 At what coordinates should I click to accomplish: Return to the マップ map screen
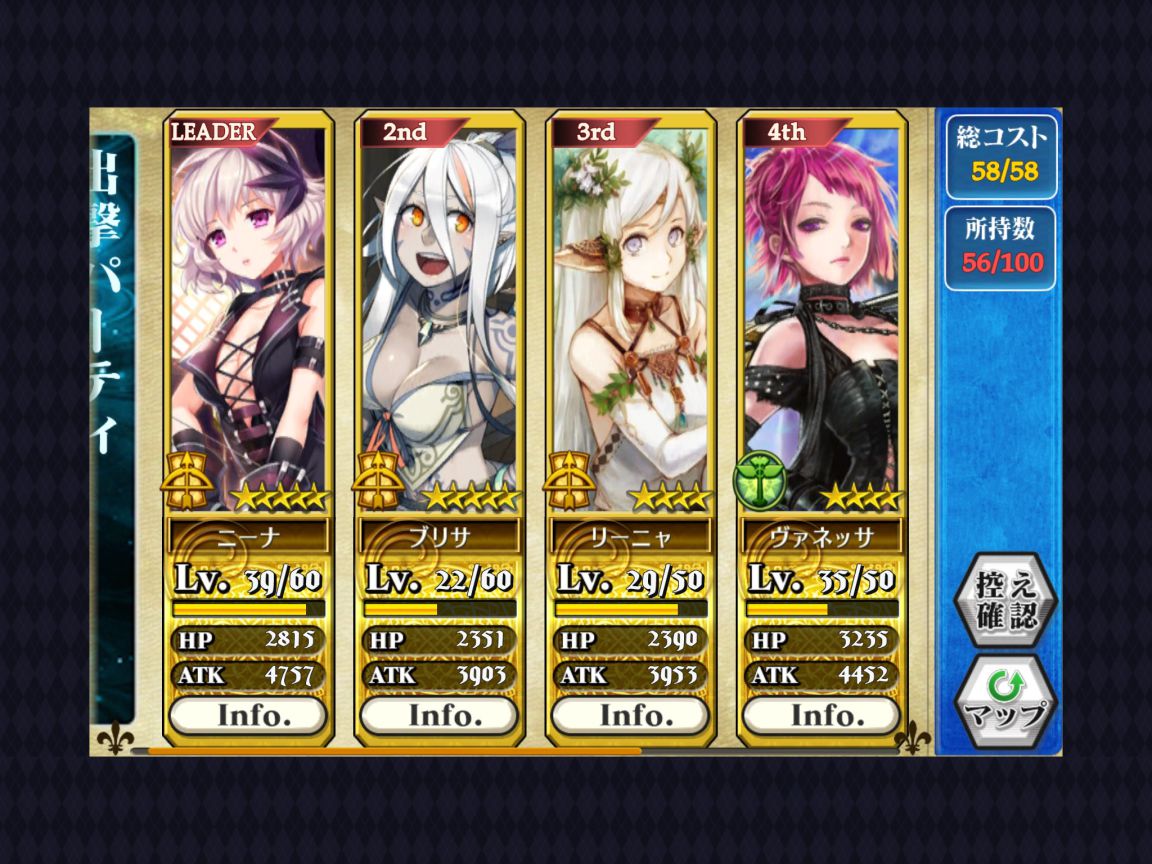pos(1003,701)
